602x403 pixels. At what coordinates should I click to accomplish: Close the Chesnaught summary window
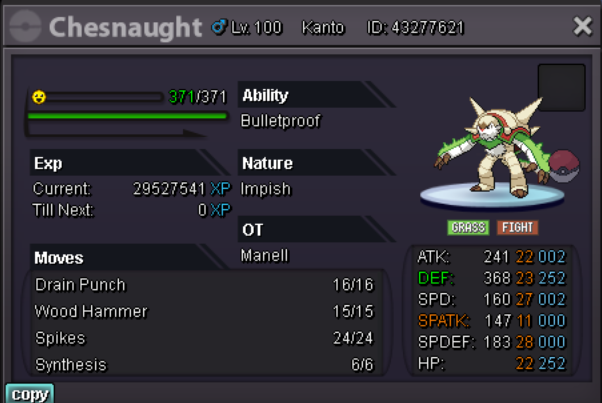pyautogui.click(x=582, y=26)
